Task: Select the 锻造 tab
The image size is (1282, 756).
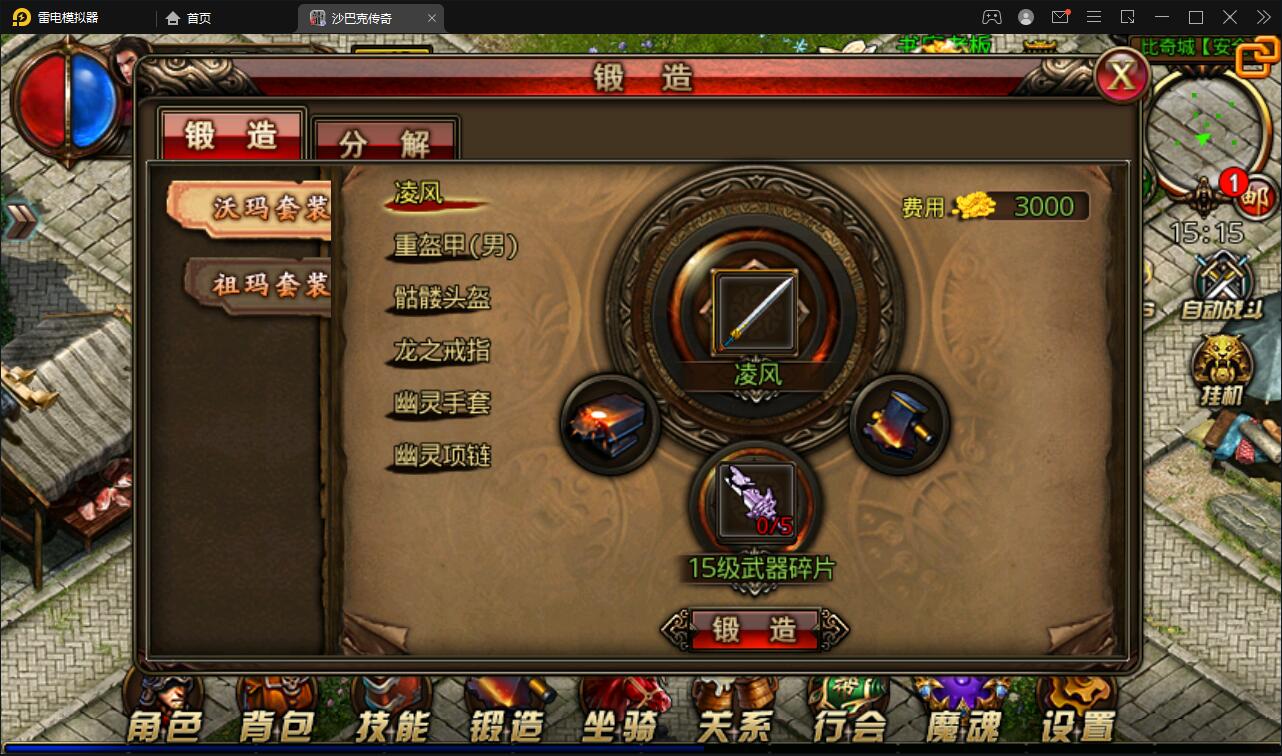Action: pos(232,135)
